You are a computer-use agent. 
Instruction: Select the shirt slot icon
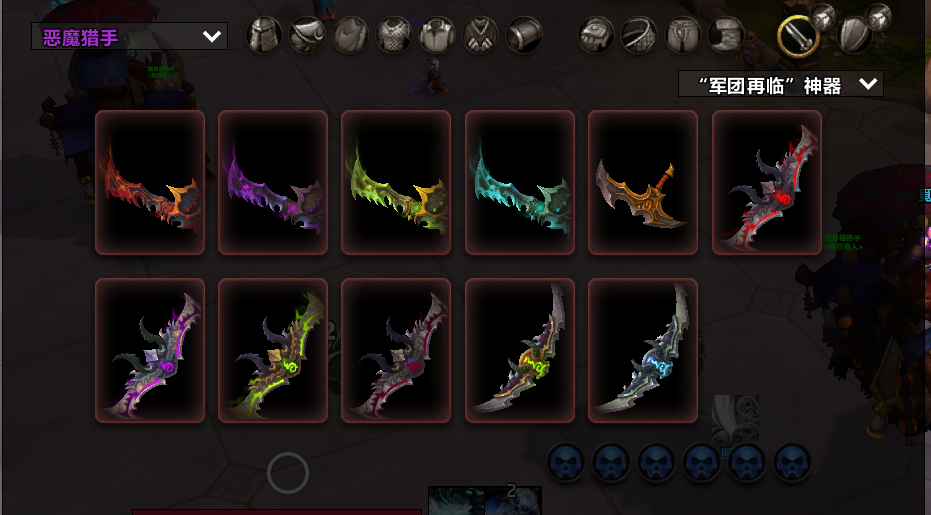pos(437,35)
